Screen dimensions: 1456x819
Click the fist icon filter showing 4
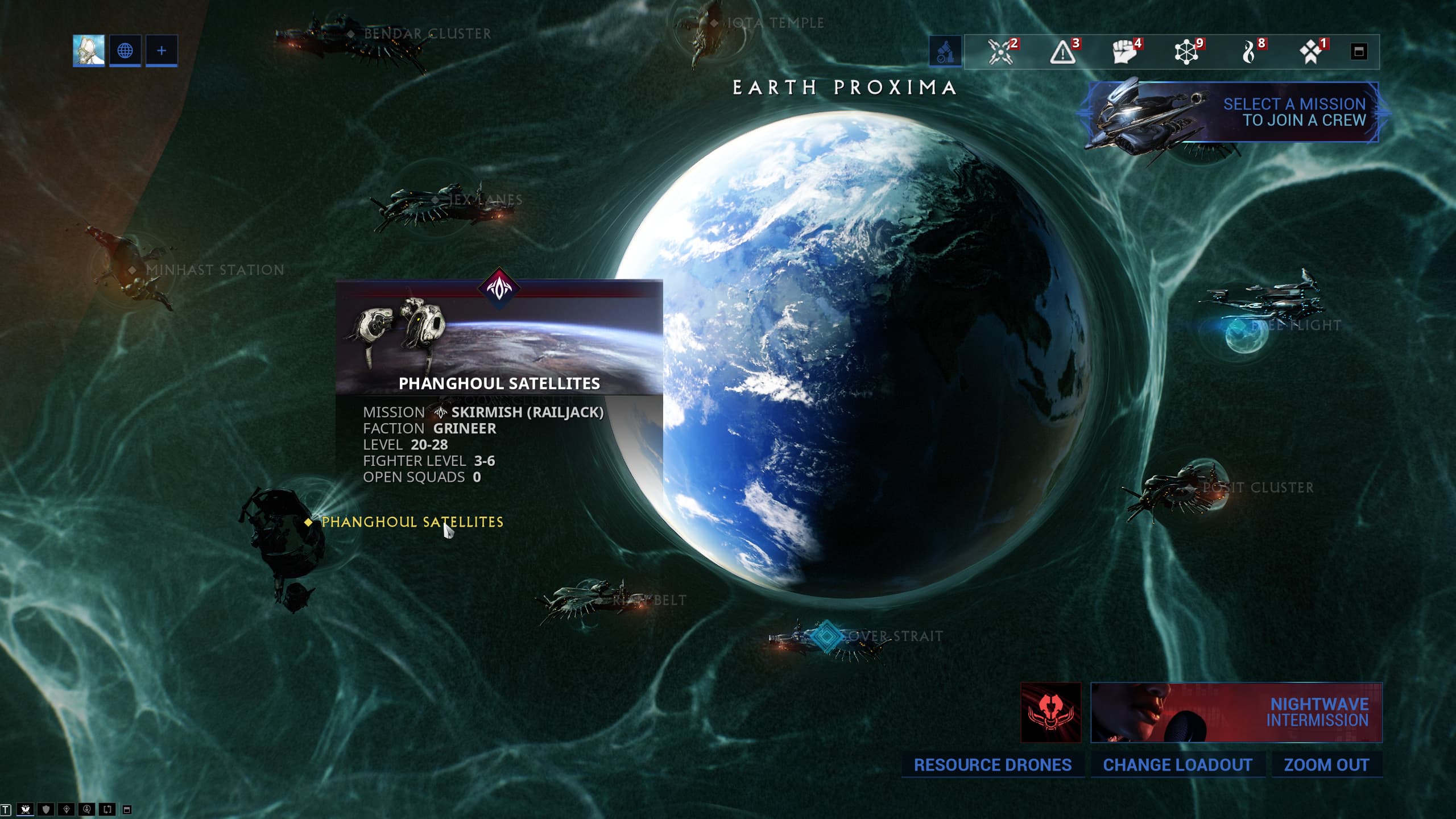[1125, 52]
